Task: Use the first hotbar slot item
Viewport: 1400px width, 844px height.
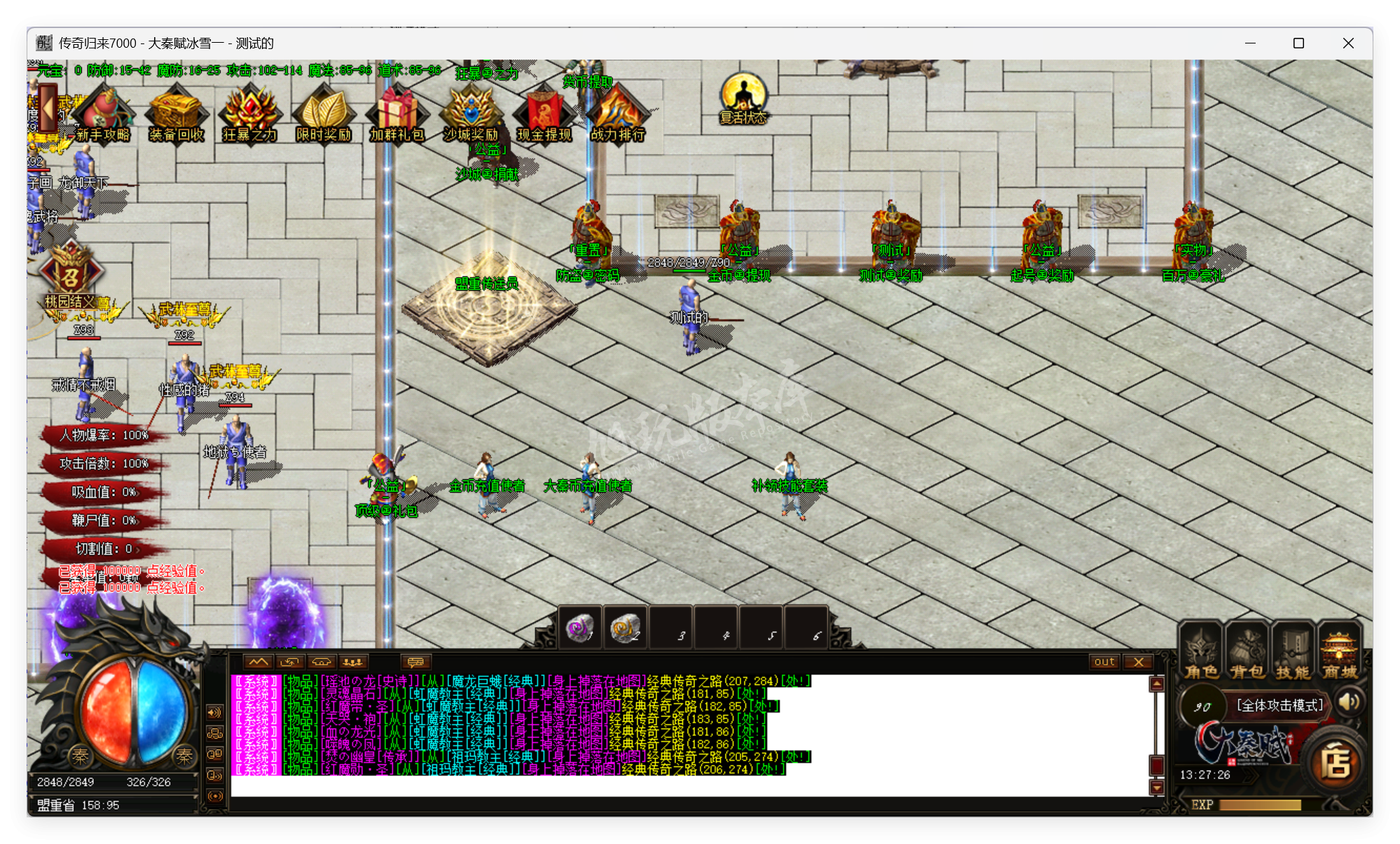Action: pyautogui.click(x=580, y=627)
